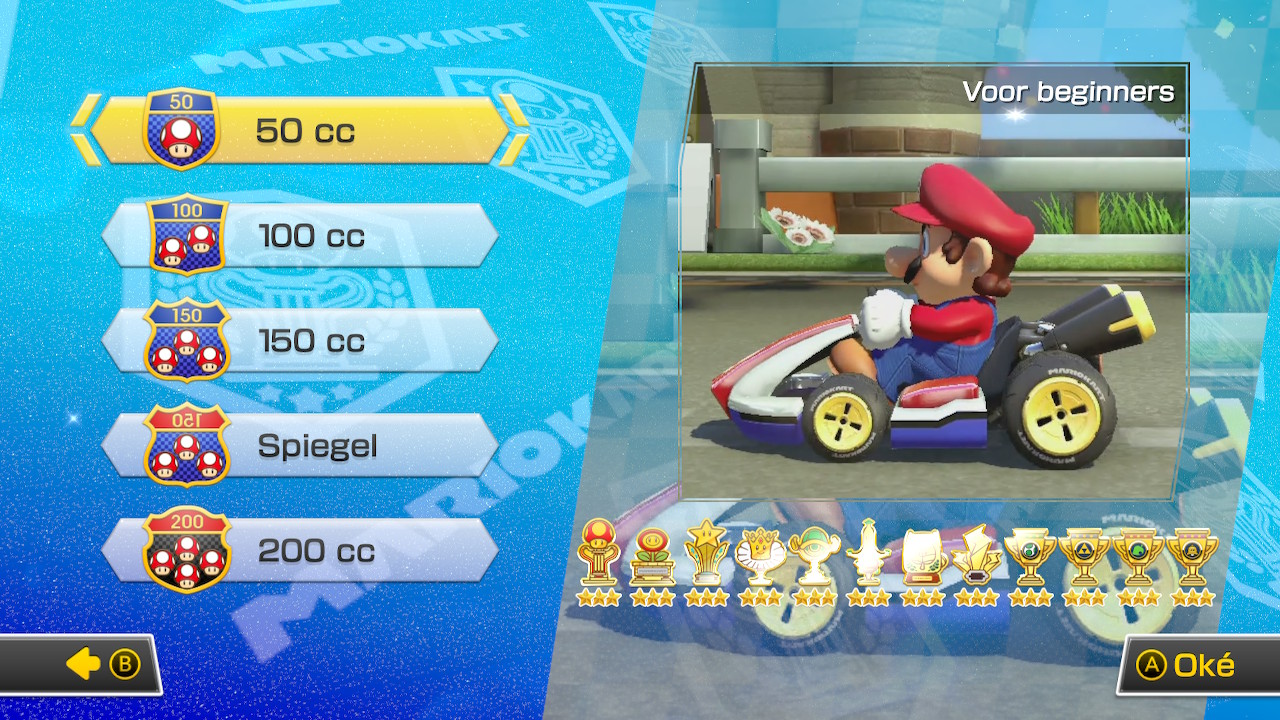Select the 200 cc difficulty option
The height and width of the screenshot is (720, 1280).
[x=300, y=551]
